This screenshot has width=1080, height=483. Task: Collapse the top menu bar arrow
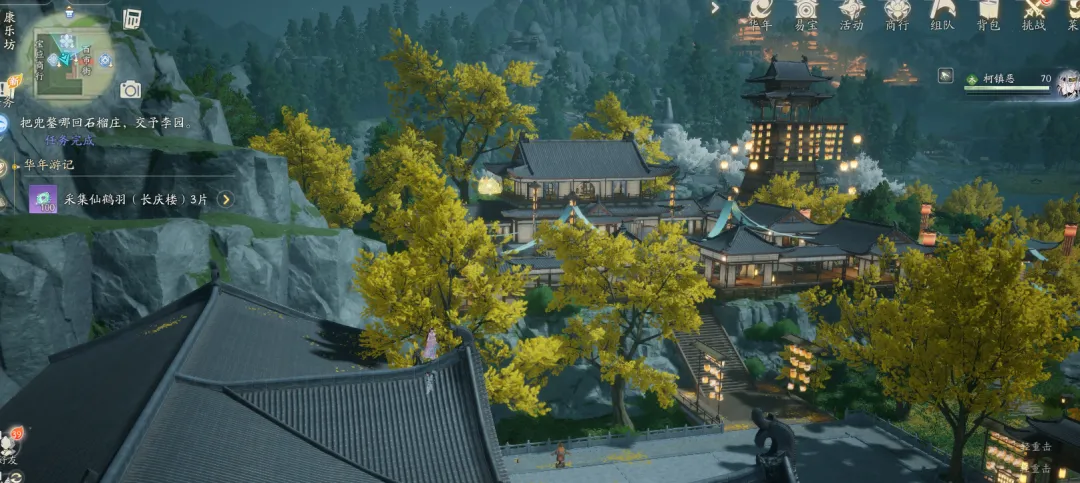click(715, 8)
